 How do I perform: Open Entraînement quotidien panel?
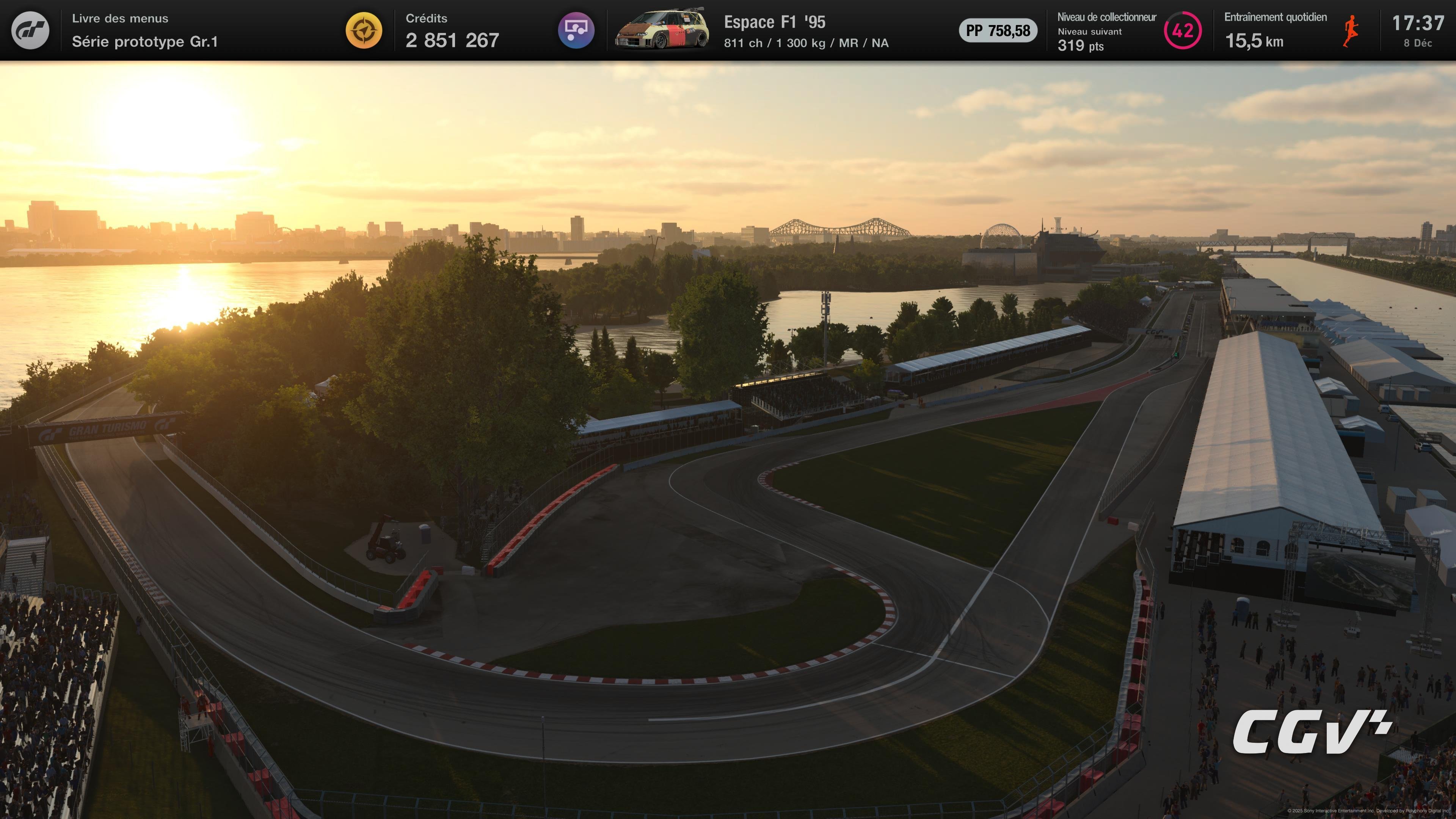(1276, 17)
